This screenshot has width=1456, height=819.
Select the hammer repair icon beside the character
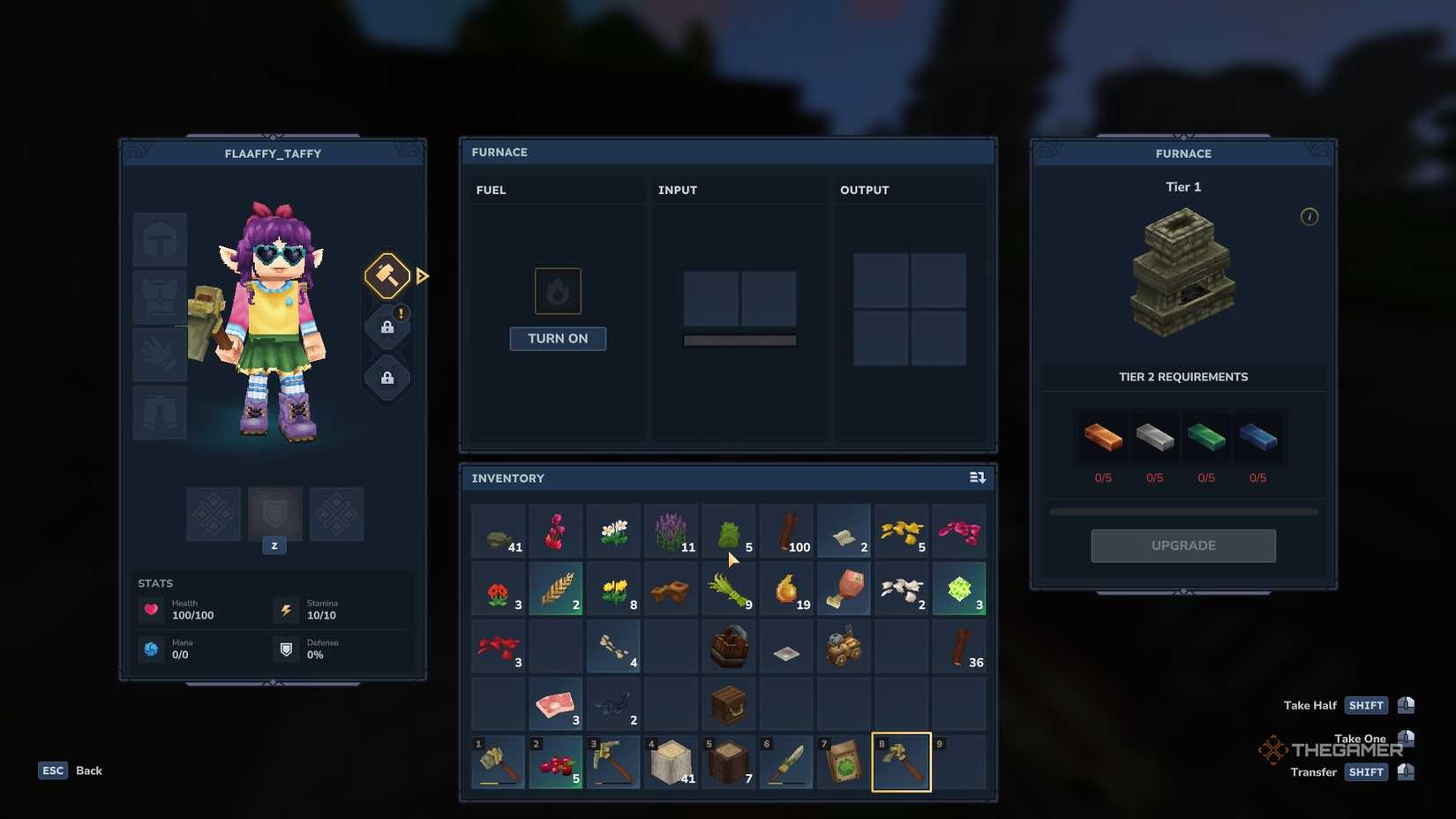click(387, 275)
